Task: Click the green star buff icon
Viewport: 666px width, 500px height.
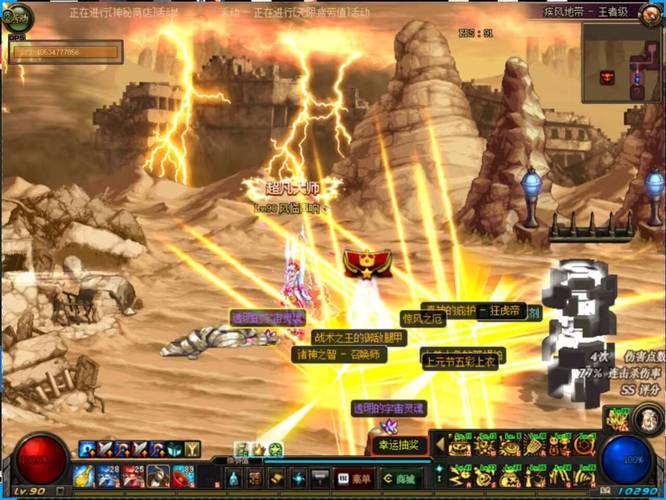Action: [275, 449]
